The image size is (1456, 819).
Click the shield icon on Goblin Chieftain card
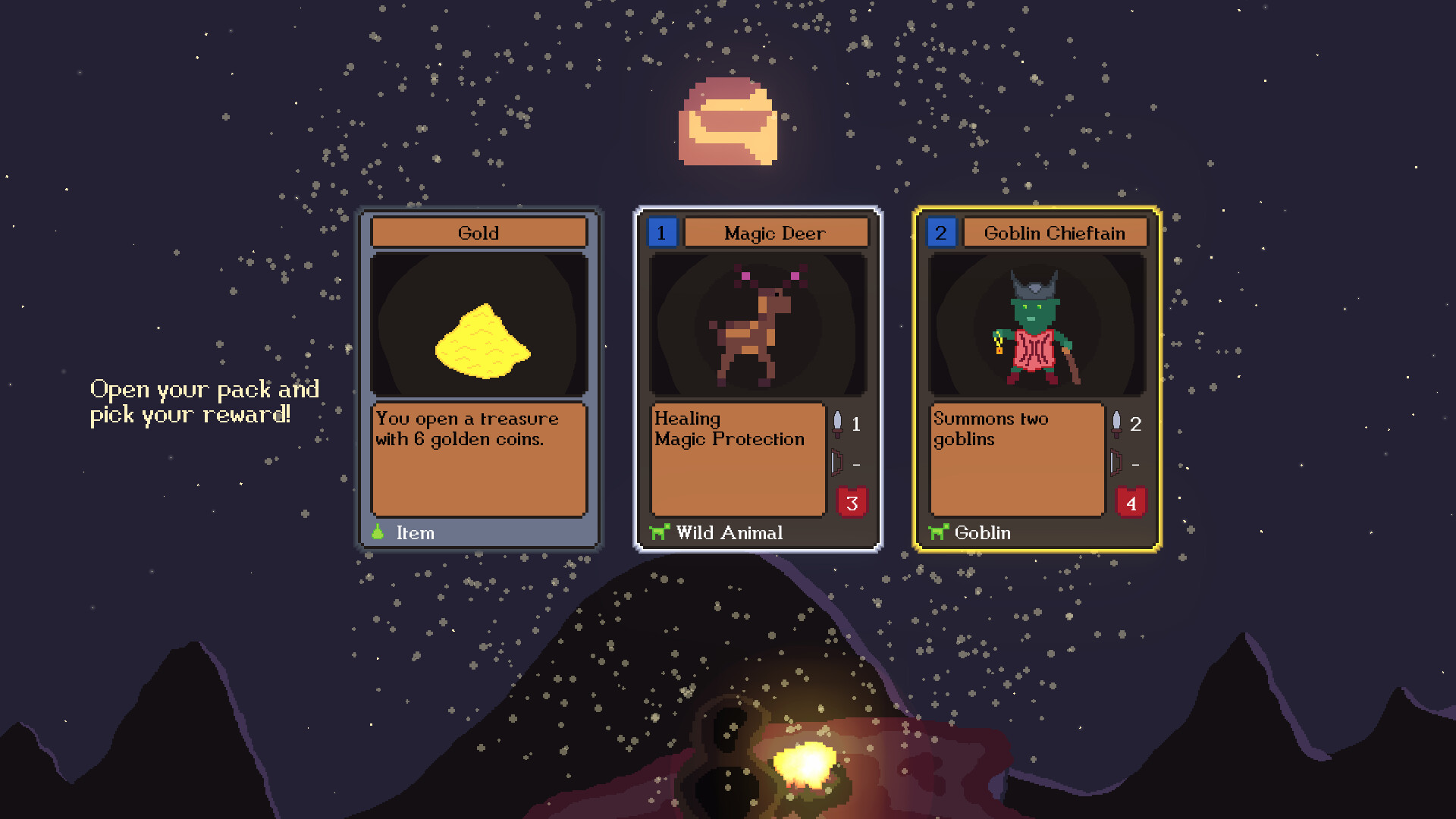(x=1115, y=463)
